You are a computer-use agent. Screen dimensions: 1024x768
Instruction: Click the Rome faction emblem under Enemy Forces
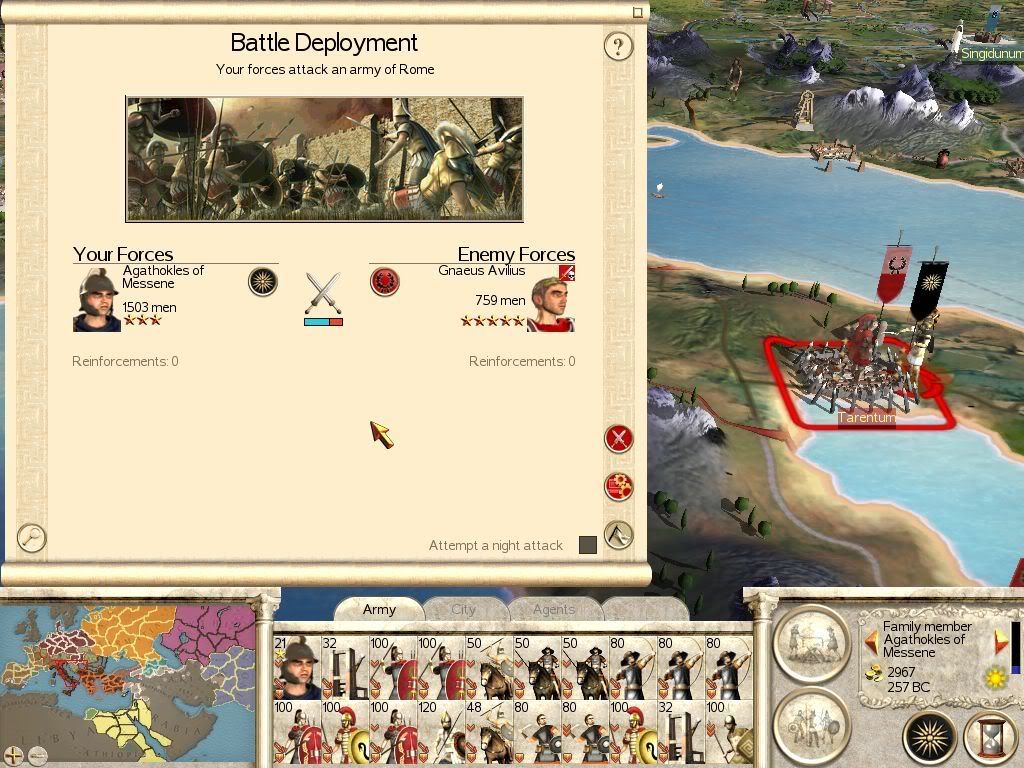coord(385,281)
